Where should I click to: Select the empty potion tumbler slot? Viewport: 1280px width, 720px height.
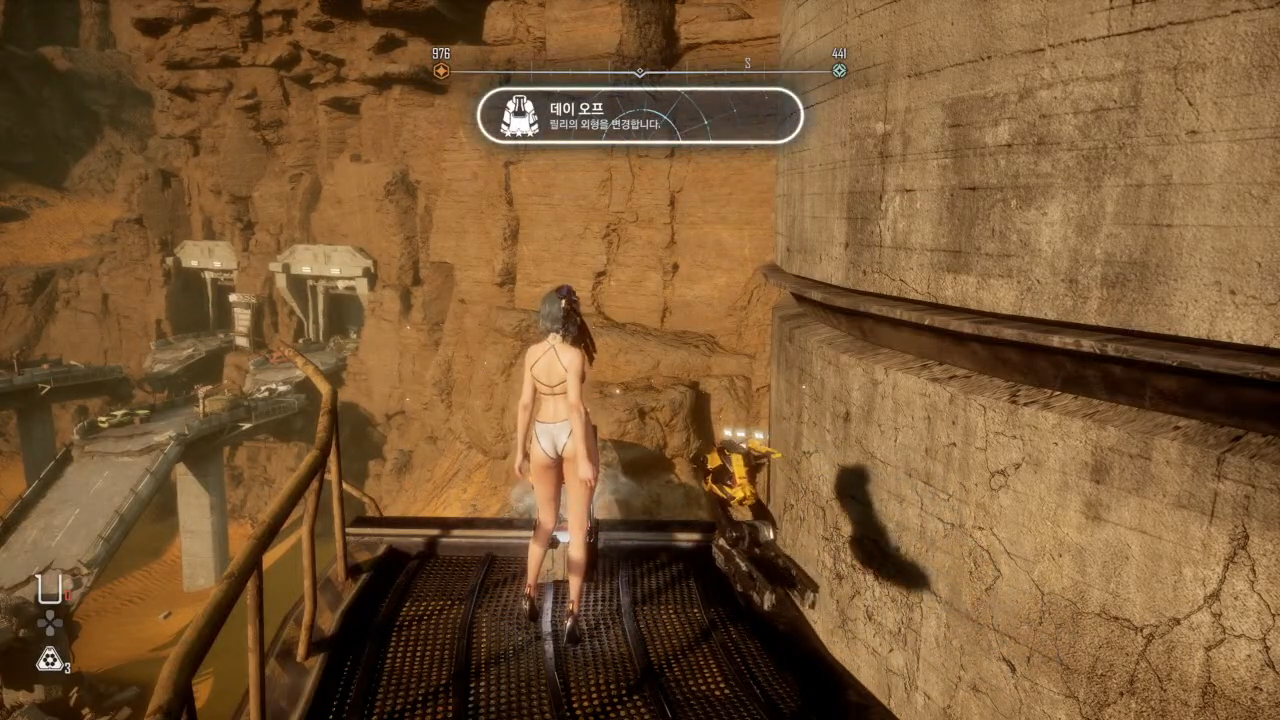[48, 590]
